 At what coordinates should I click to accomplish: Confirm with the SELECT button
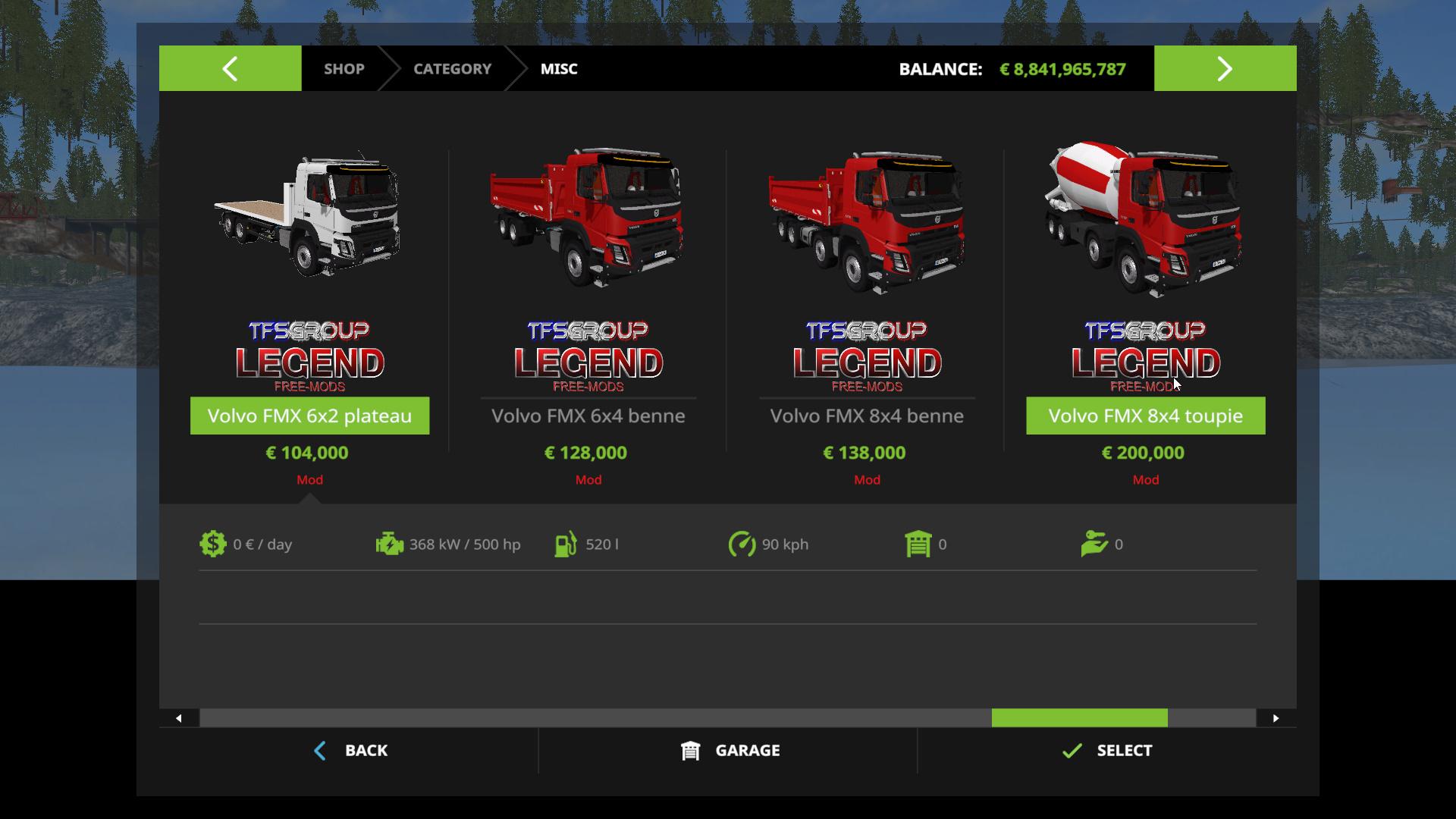(x=1107, y=751)
